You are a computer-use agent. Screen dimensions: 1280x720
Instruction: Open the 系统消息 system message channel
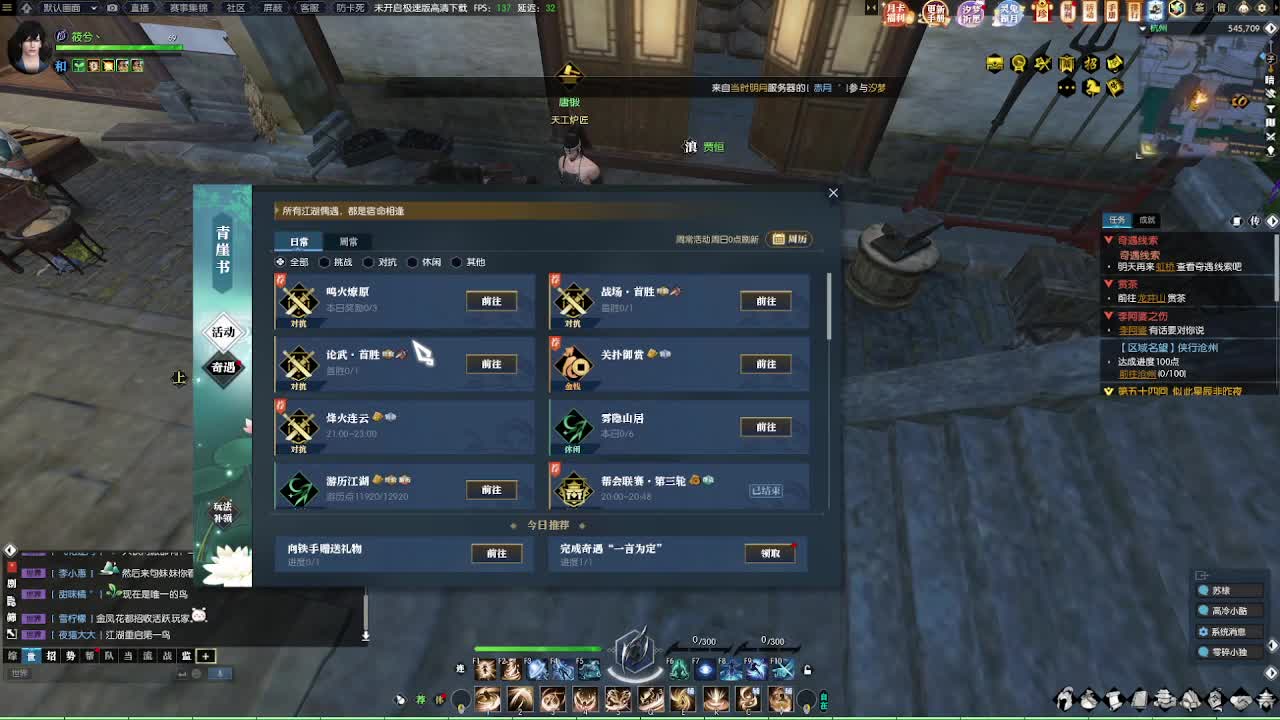click(x=1227, y=631)
